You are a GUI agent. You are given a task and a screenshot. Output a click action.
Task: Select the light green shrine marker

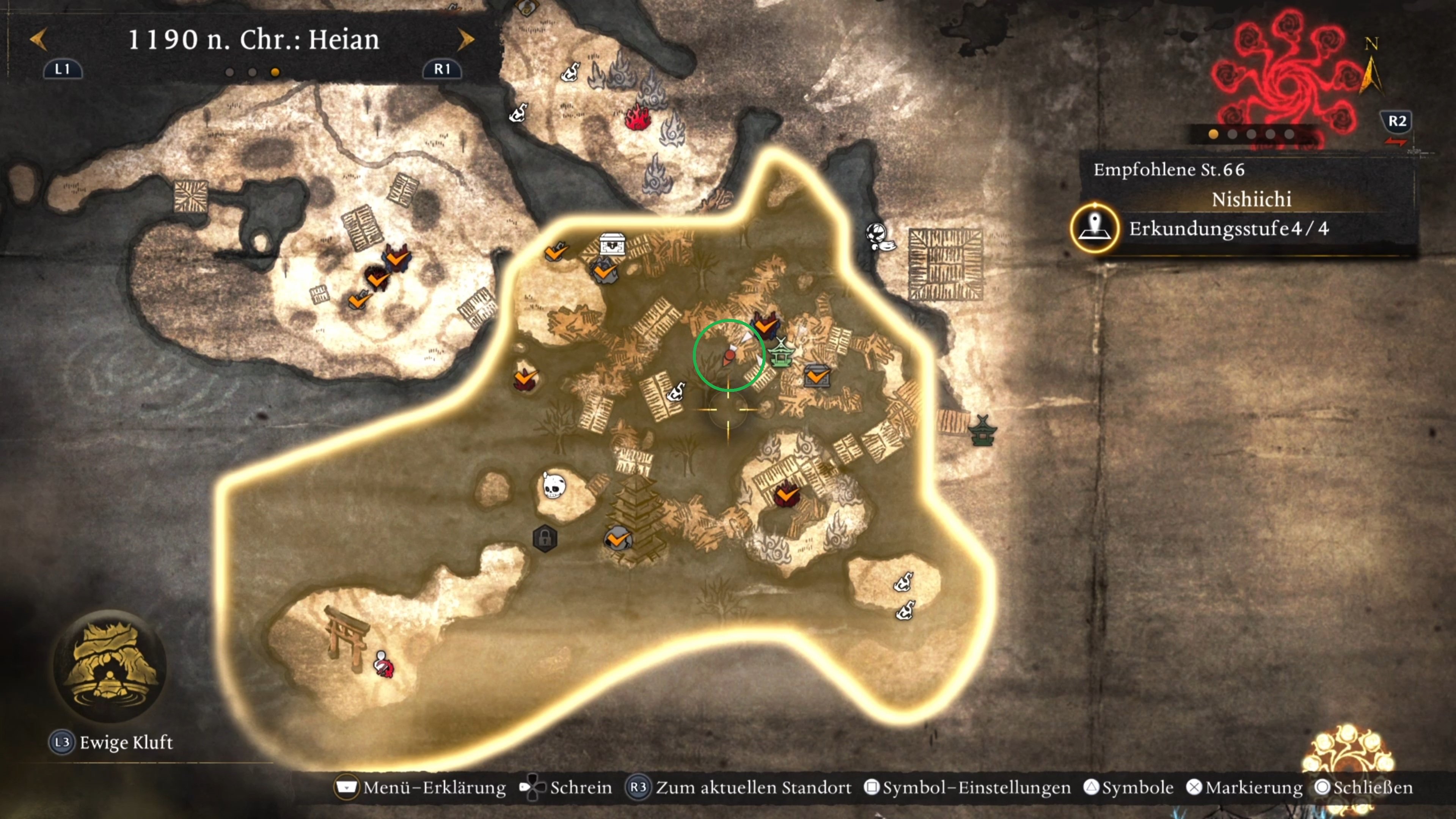(x=781, y=353)
